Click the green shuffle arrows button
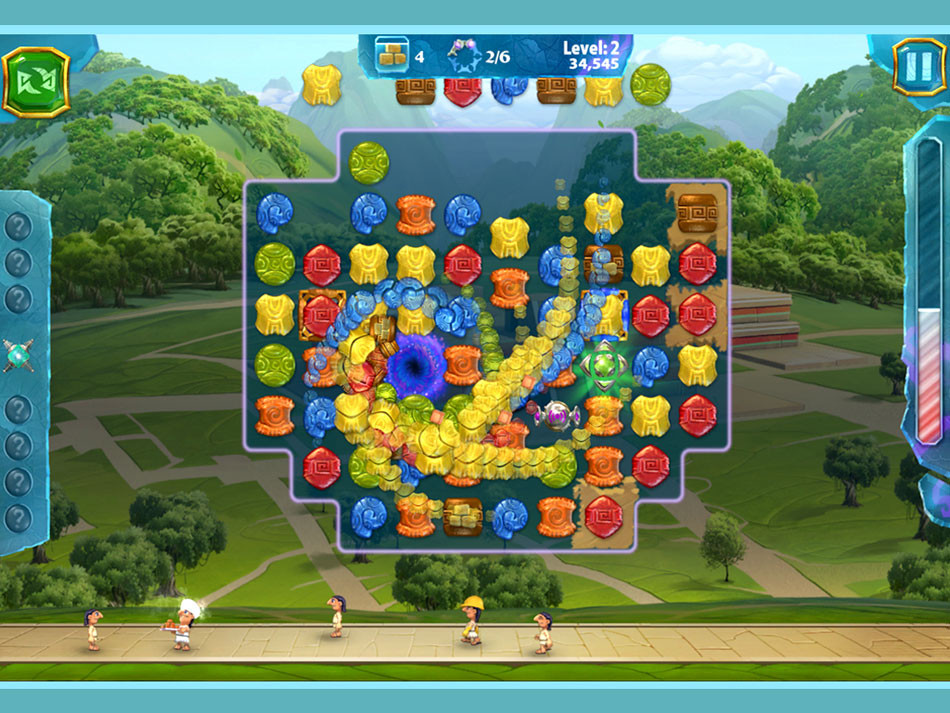Image resolution: width=950 pixels, height=713 pixels. 35,81
